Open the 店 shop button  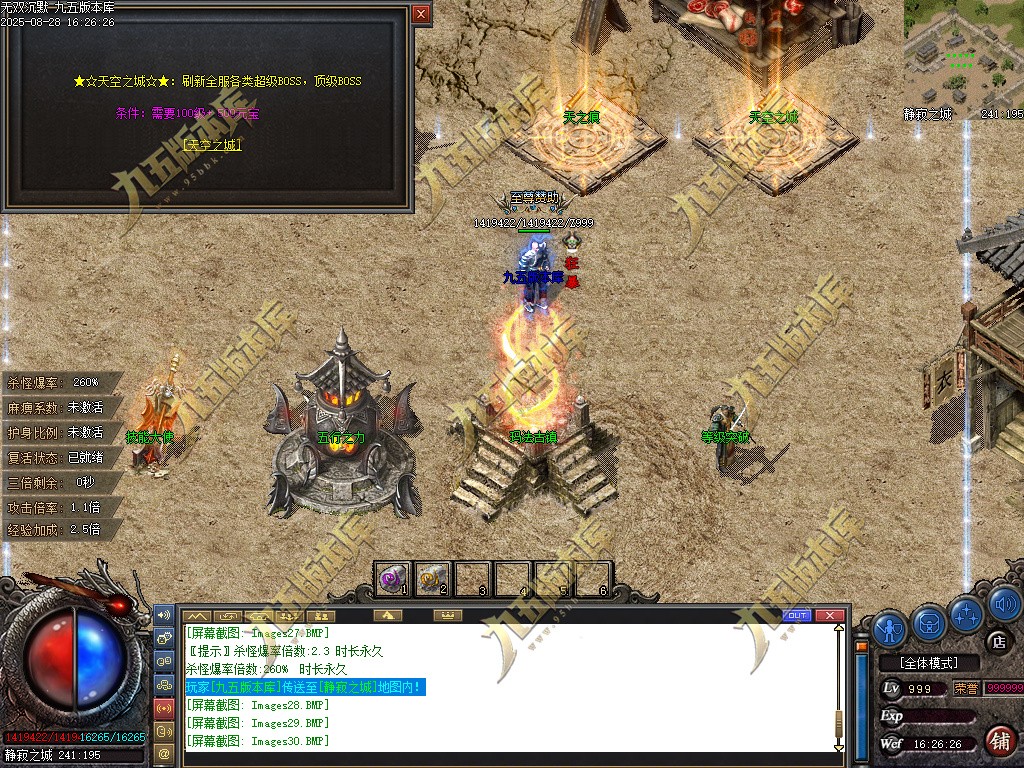[x=996, y=640]
